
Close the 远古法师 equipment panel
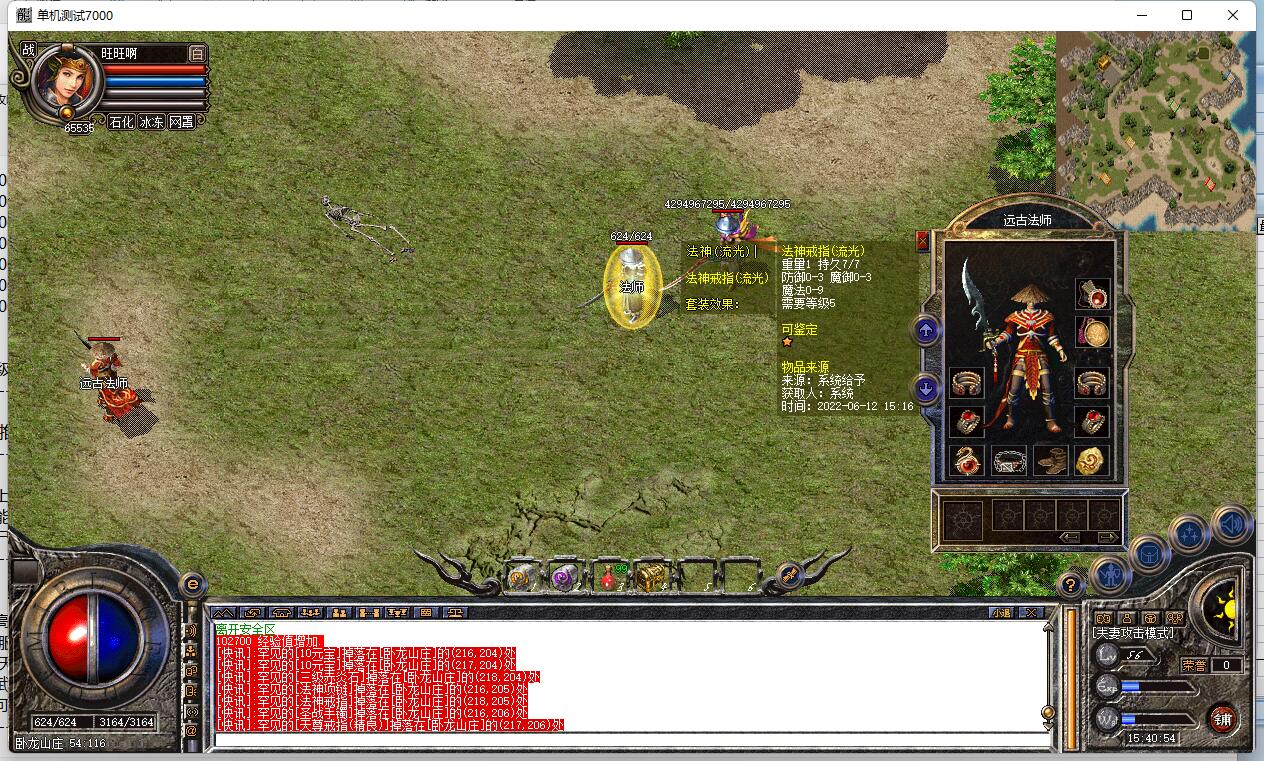click(x=922, y=241)
